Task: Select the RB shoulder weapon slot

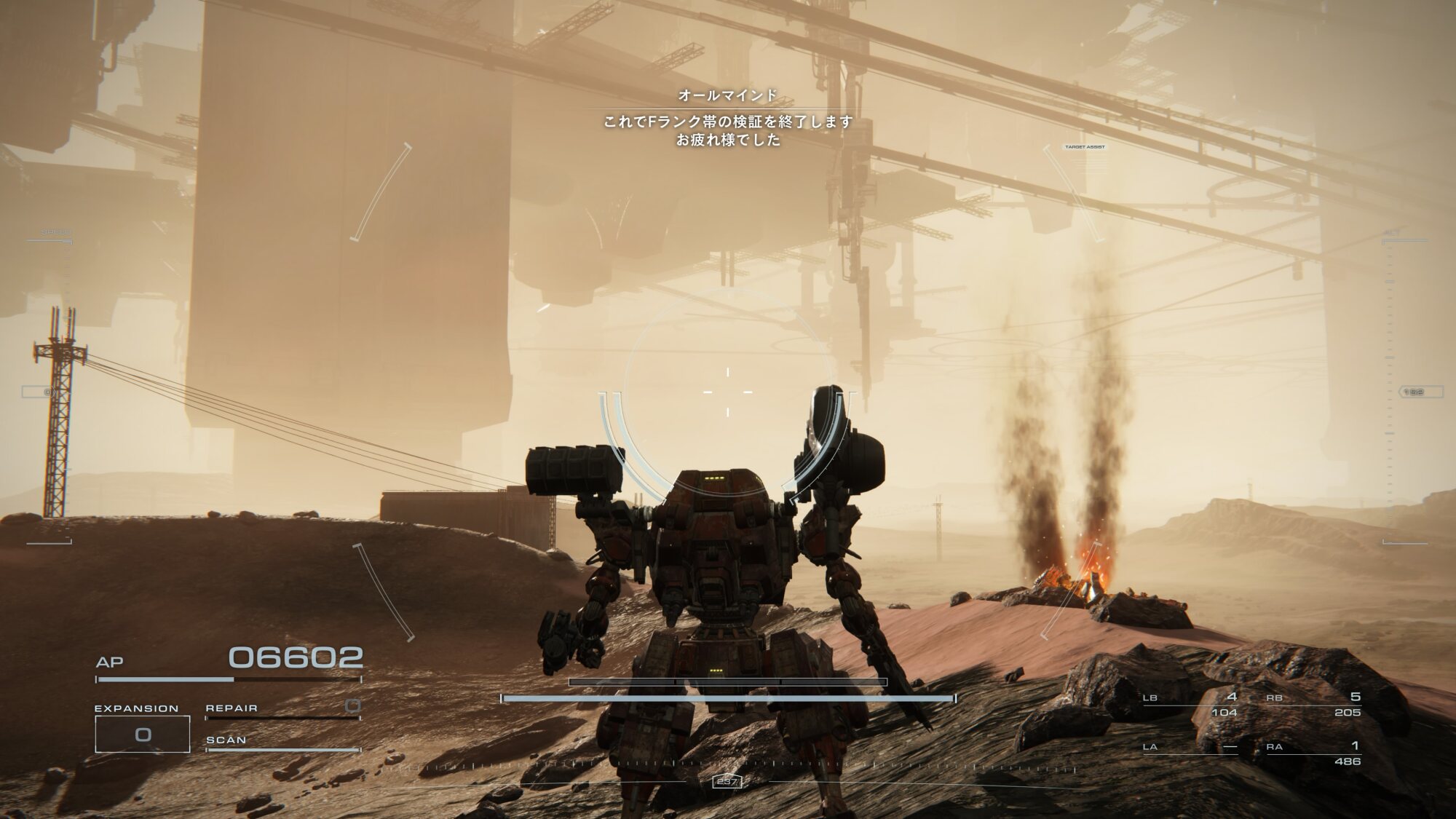Action: click(x=1314, y=704)
